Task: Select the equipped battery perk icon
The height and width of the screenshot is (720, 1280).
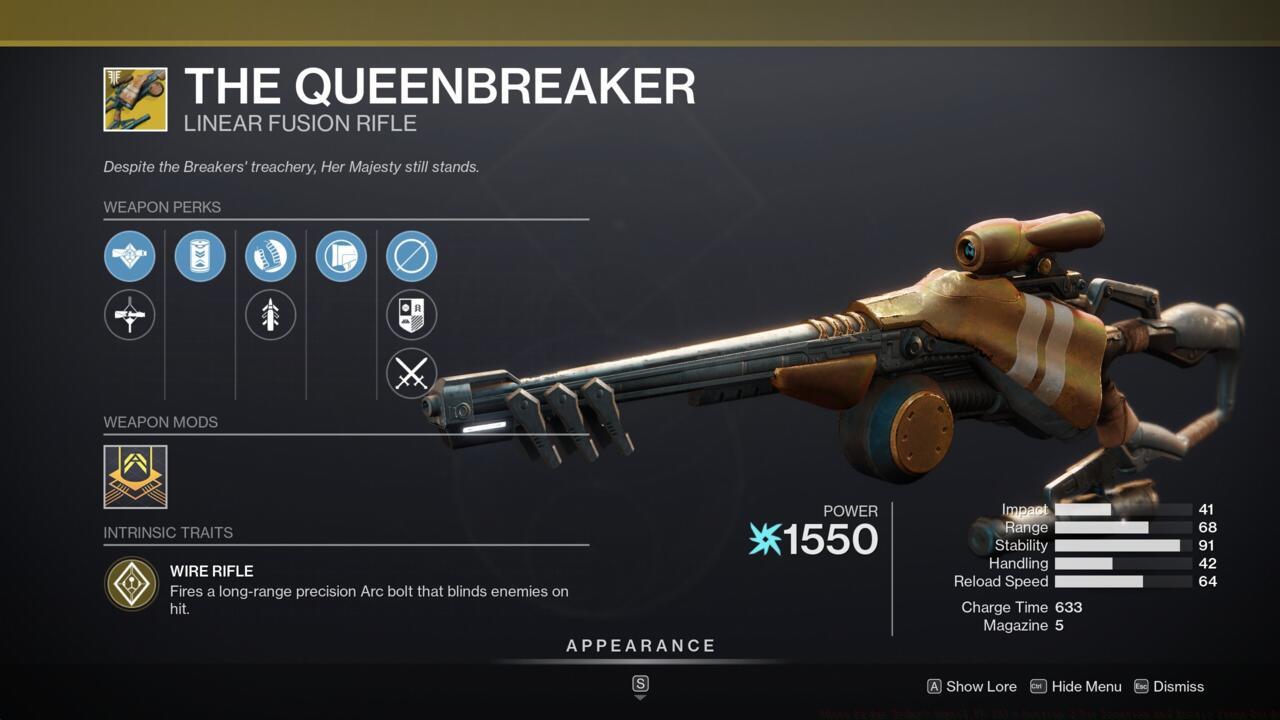Action: [200, 256]
